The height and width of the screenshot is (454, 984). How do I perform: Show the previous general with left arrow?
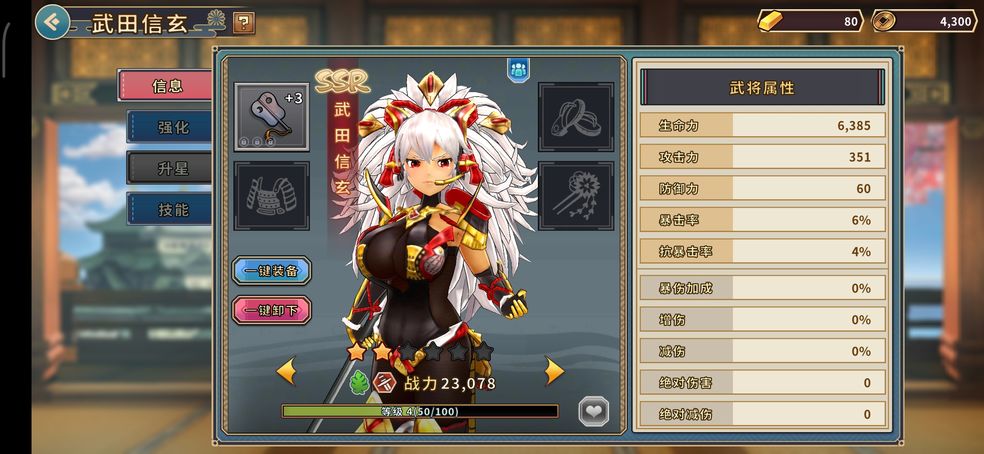pyautogui.click(x=286, y=372)
